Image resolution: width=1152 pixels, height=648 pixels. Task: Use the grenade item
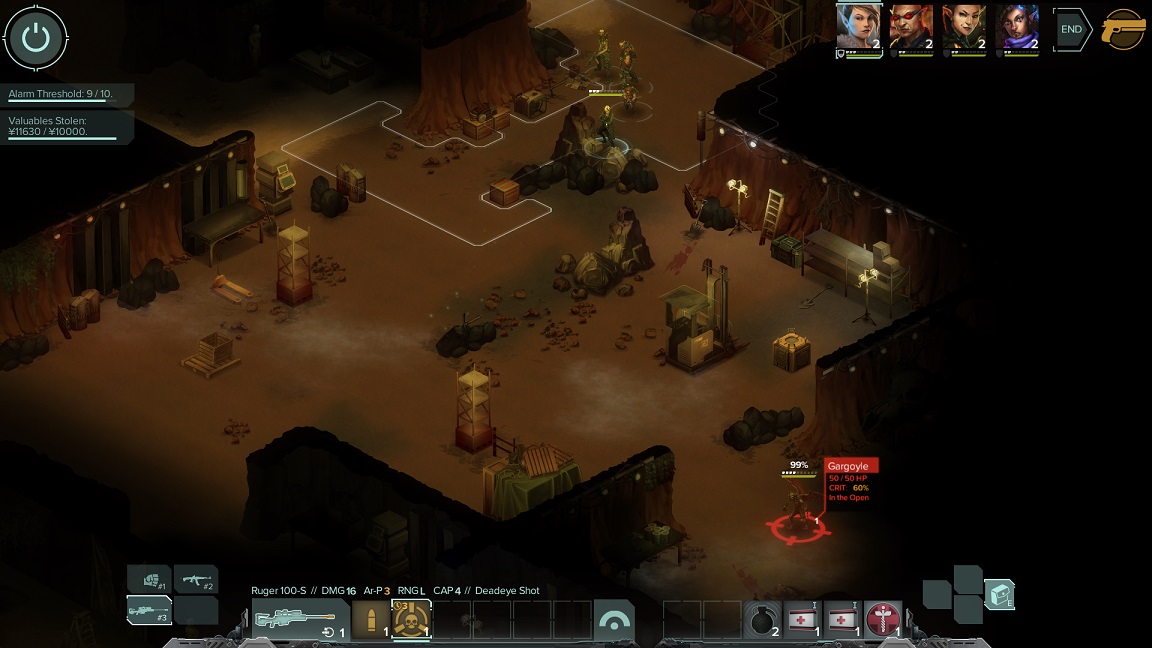click(x=762, y=620)
